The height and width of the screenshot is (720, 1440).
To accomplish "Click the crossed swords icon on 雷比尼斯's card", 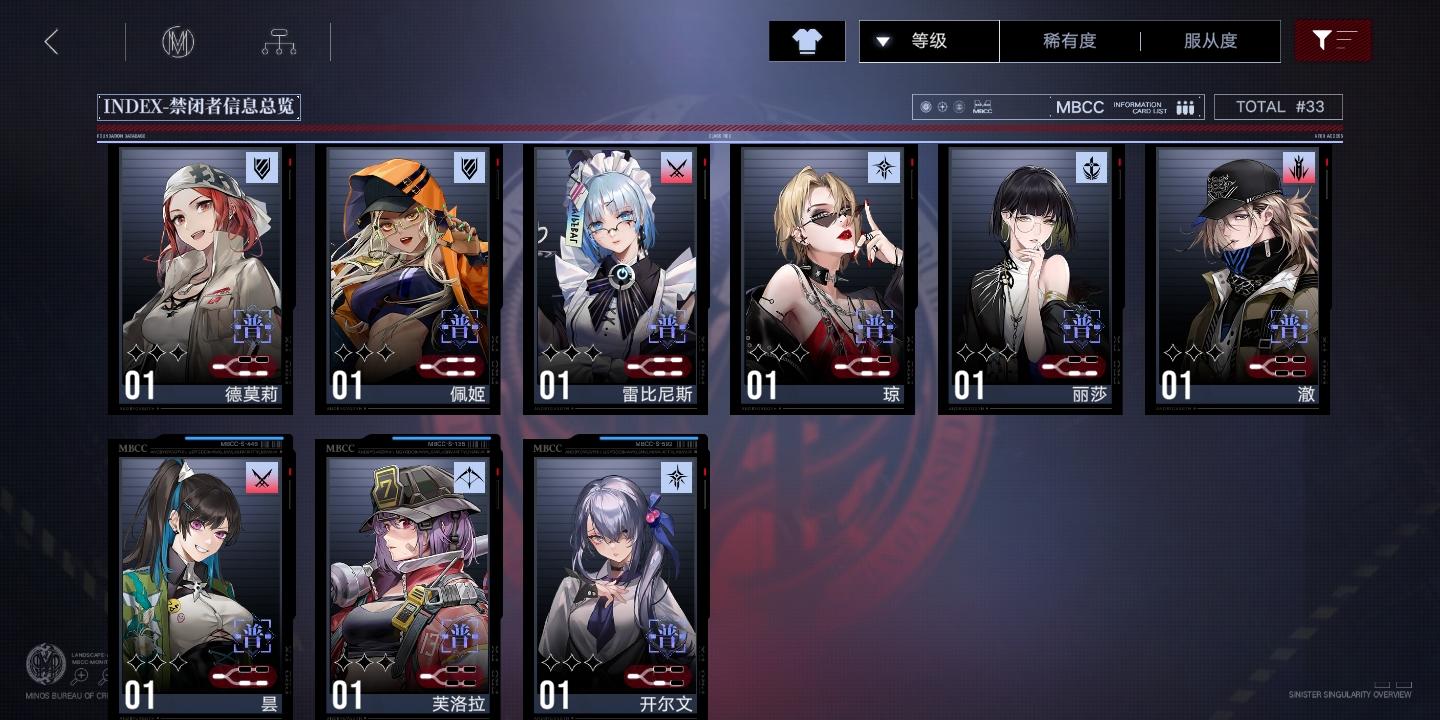I will (x=678, y=168).
